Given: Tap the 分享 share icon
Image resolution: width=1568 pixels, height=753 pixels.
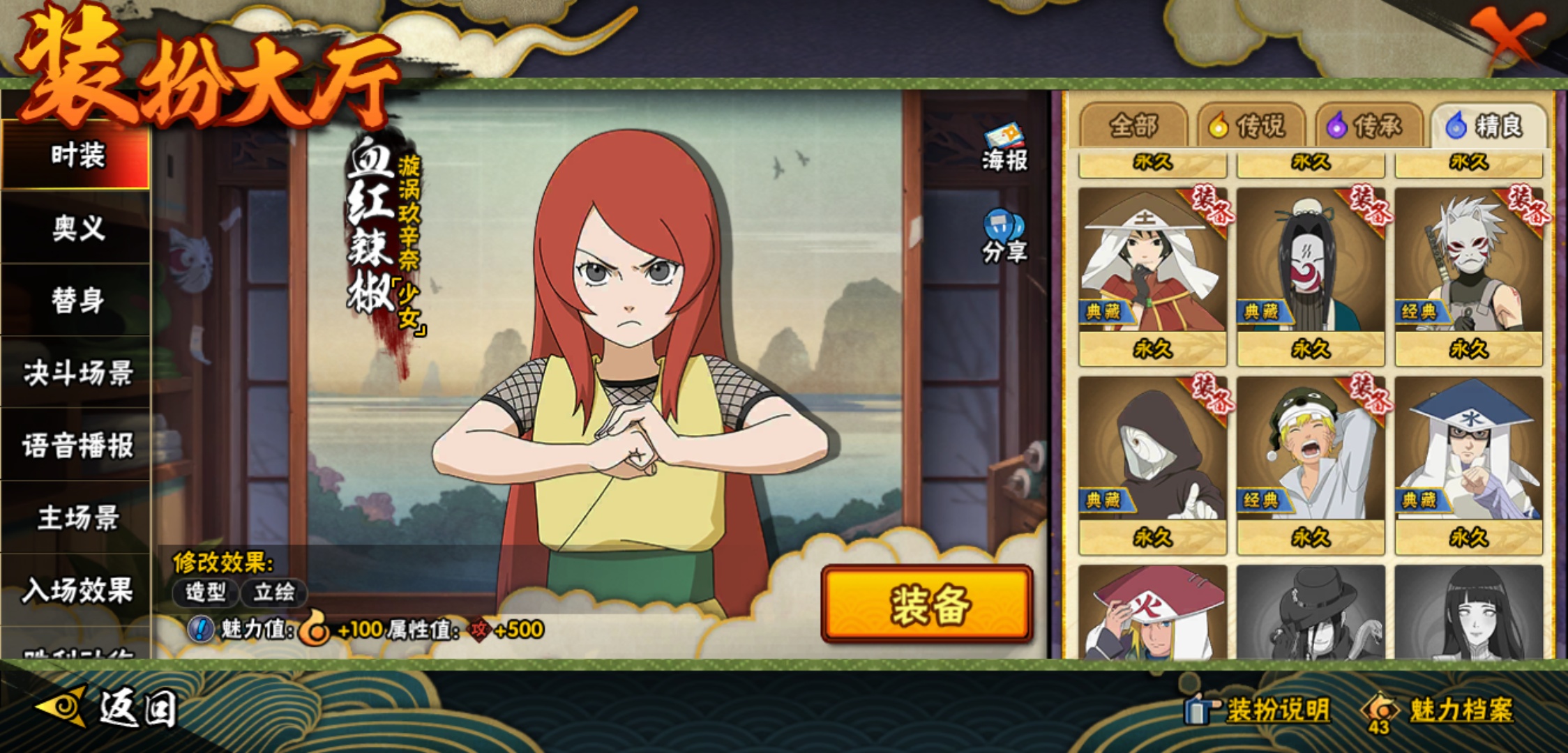Looking at the screenshot, I should click(x=1004, y=237).
